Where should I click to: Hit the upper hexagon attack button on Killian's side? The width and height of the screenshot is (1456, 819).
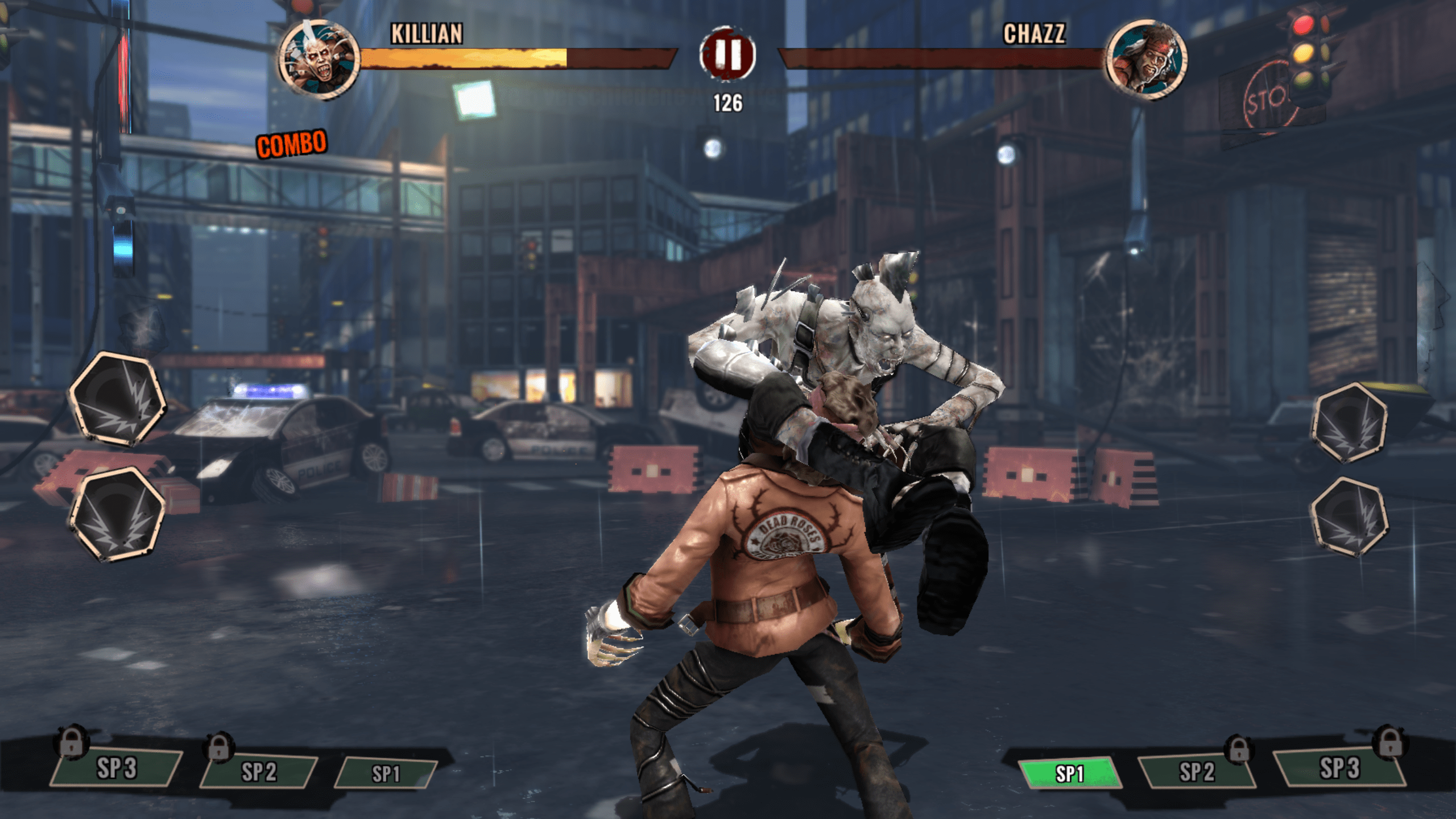point(118,398)
